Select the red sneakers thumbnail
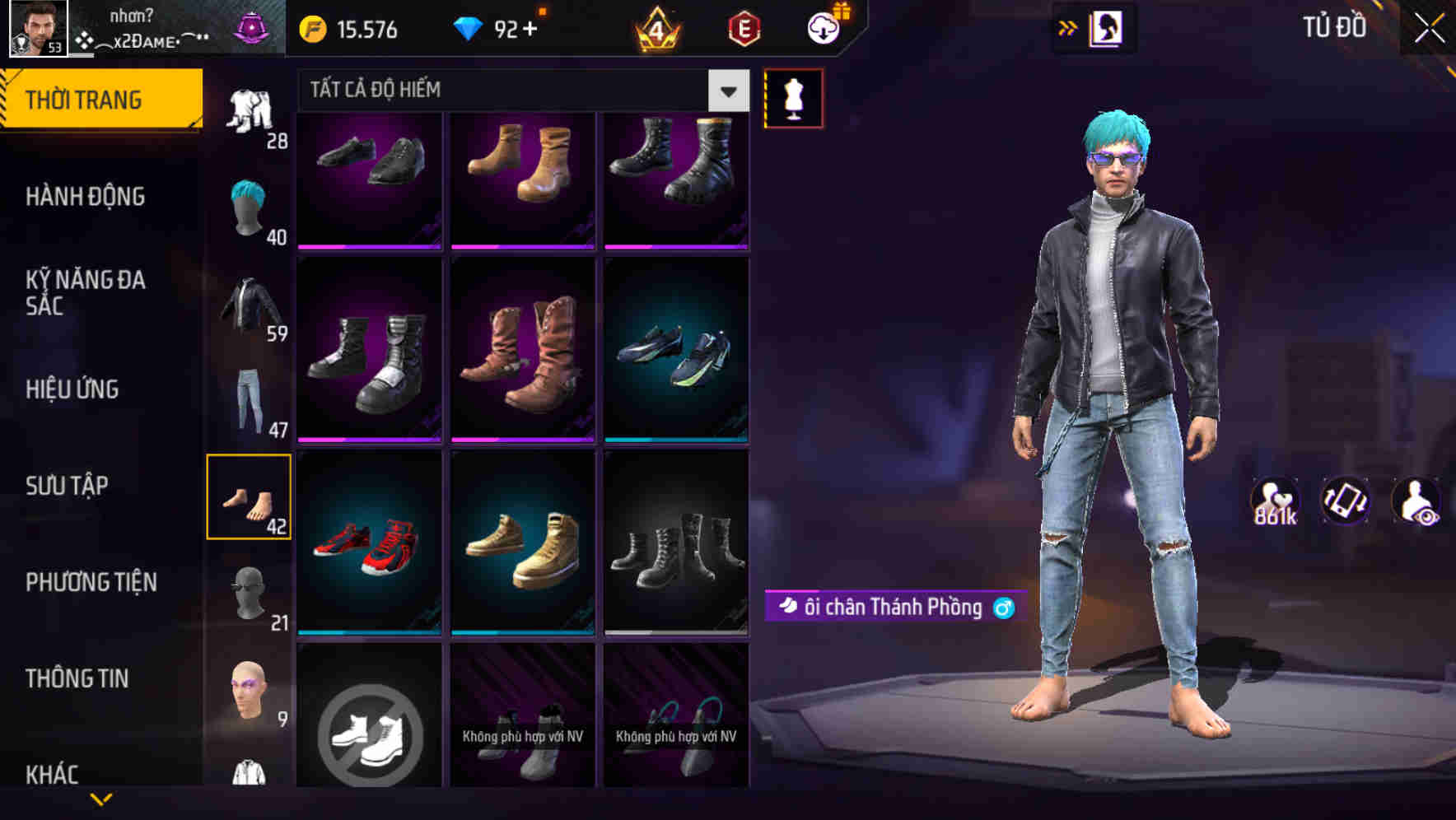 369,542
